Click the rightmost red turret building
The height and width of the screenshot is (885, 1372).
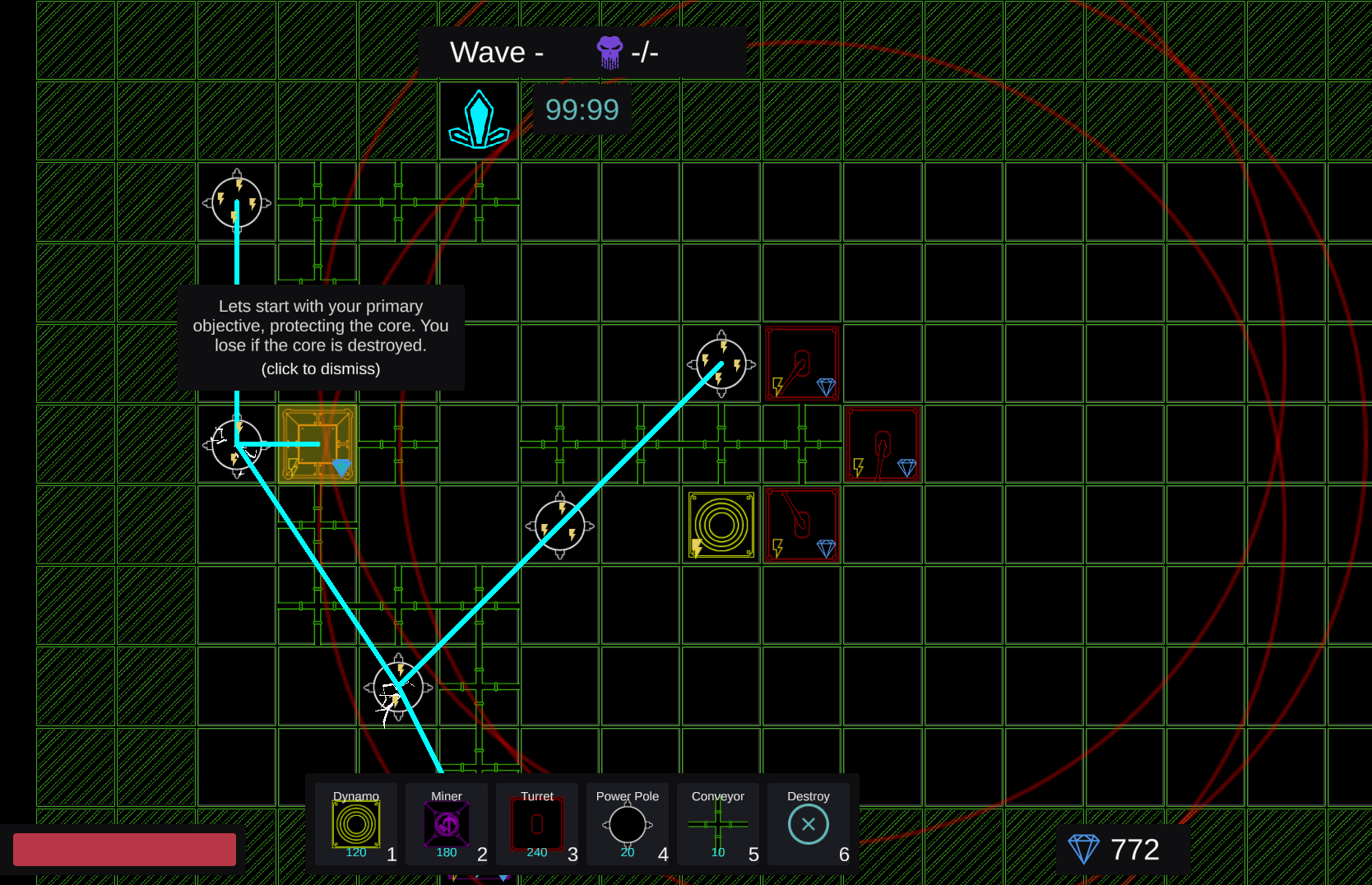883,444
